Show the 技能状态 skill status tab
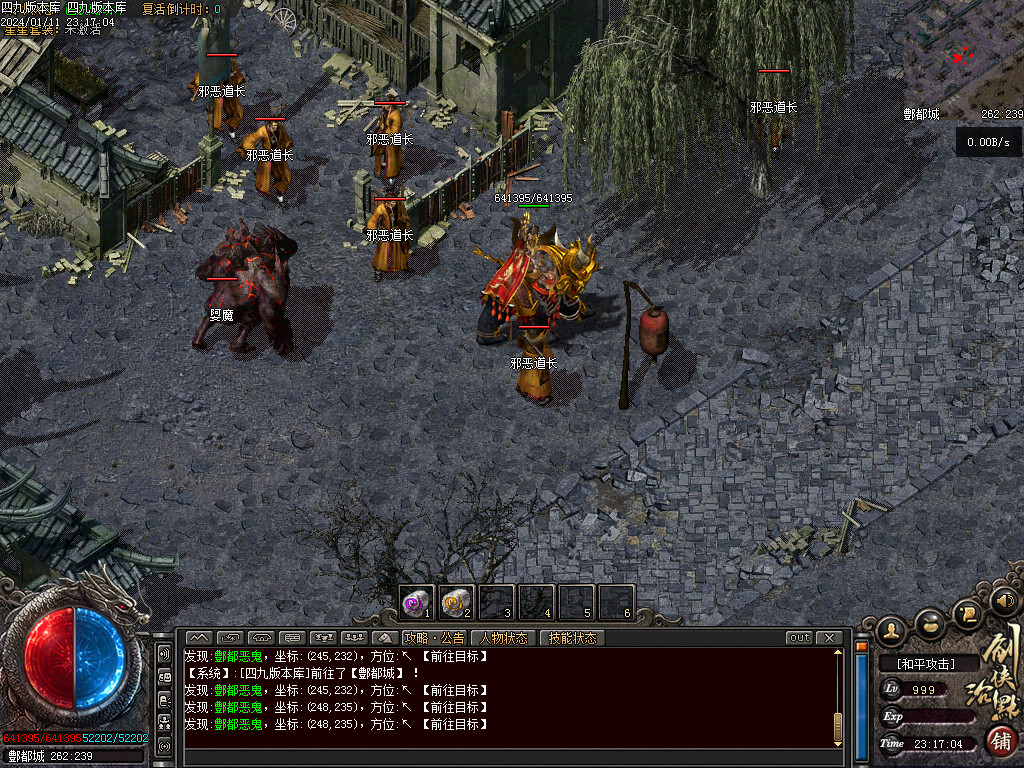Viewport: 1024px width, 768px height. coord(572,638)
